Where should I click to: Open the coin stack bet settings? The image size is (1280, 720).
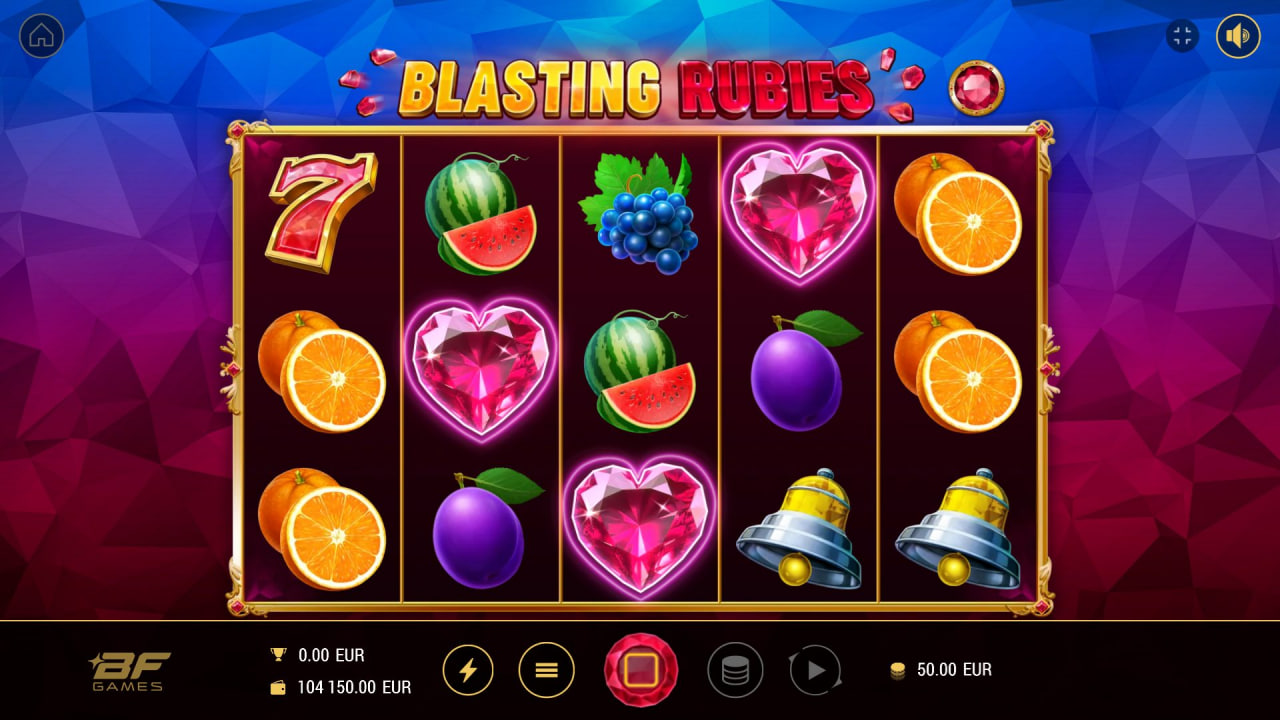coord(735,670)
